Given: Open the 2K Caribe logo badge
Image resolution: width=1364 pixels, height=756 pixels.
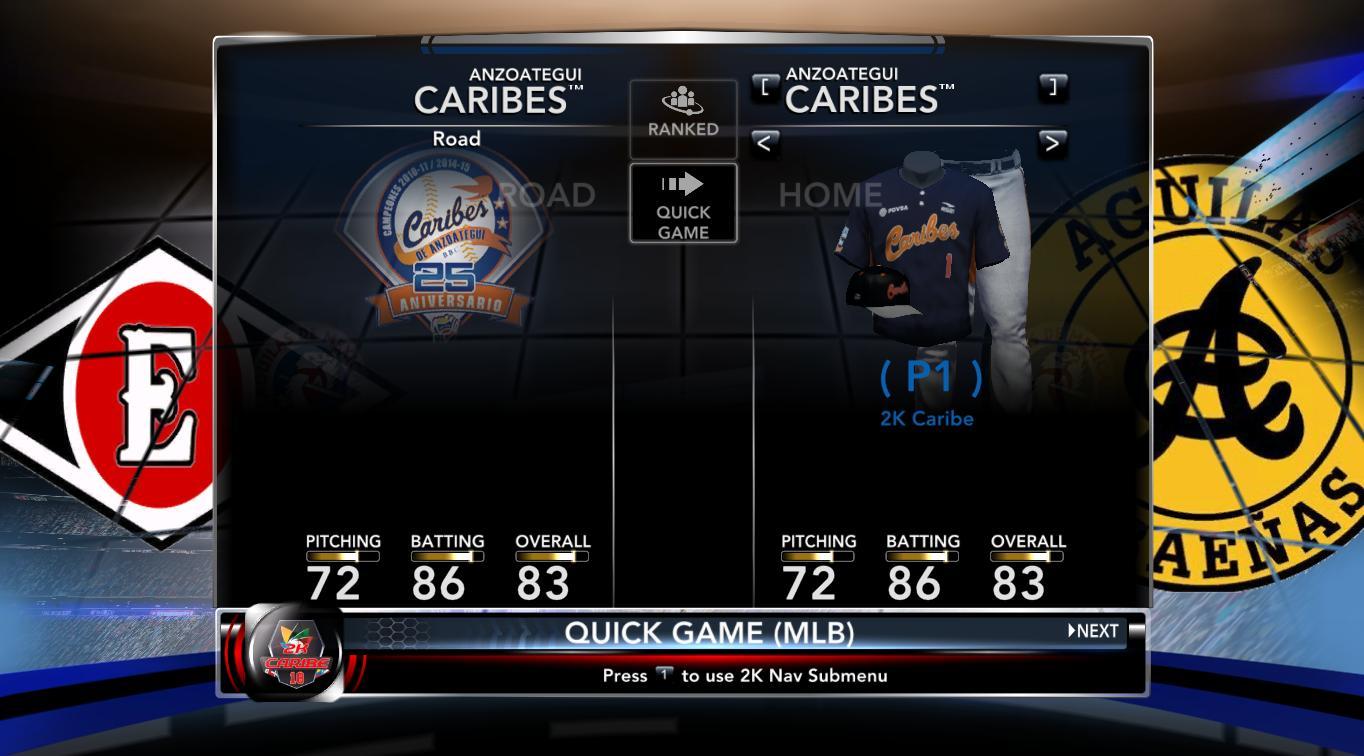Looking at the screenshot, I should pyautogui.click(x=296, y=653).
